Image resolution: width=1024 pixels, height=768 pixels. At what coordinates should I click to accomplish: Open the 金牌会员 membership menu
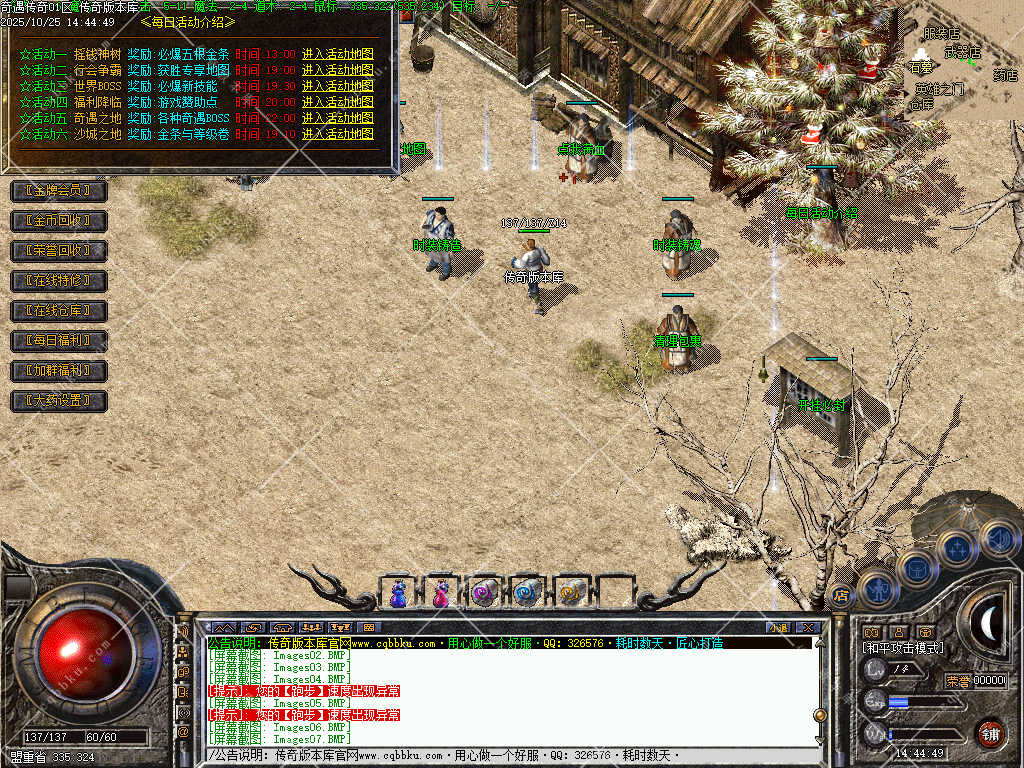point(58,190)
